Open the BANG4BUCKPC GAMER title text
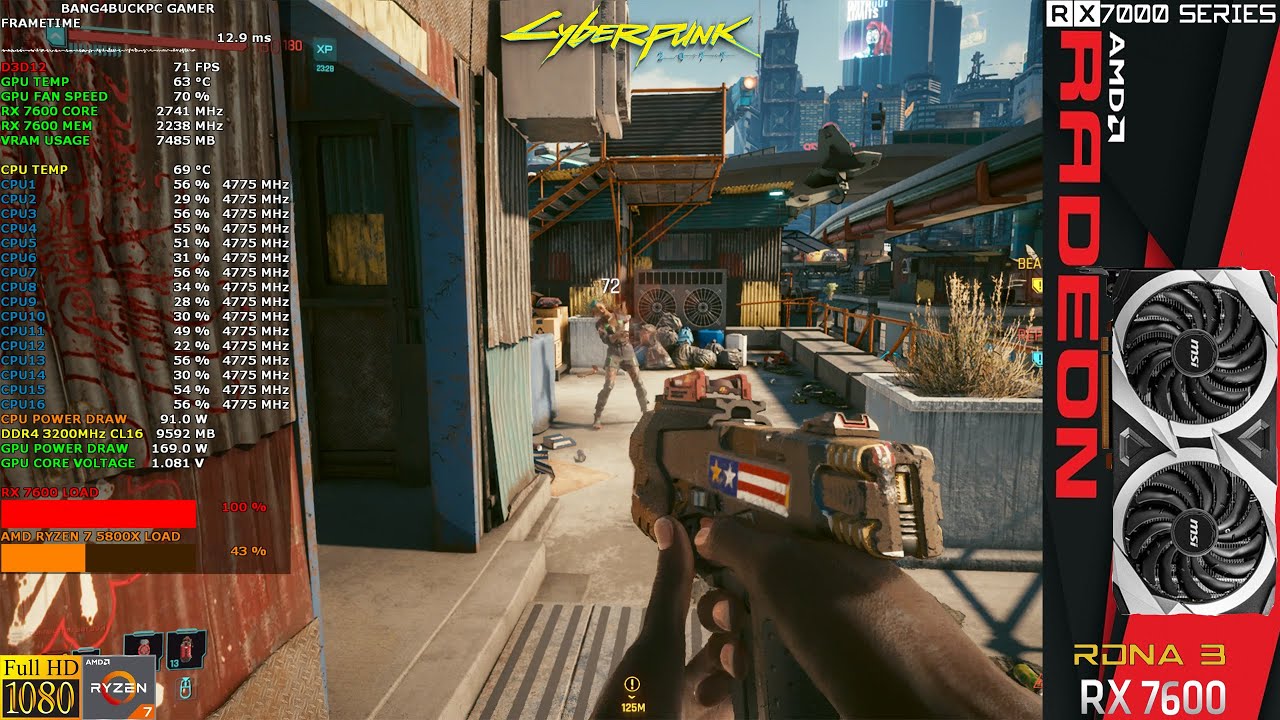Viewport: 1280px width, 720px height. click(x=135, y=8)
